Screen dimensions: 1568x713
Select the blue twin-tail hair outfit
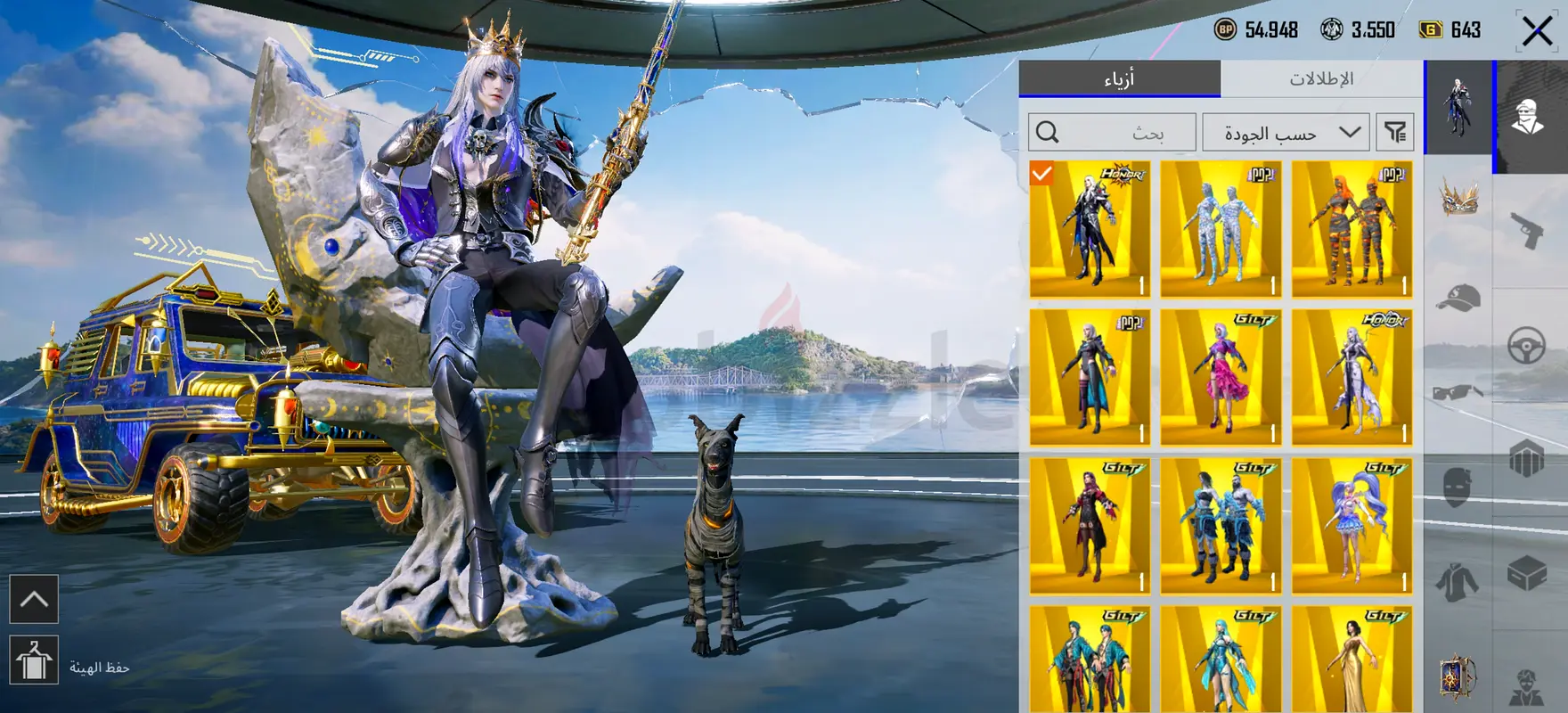1352,526
